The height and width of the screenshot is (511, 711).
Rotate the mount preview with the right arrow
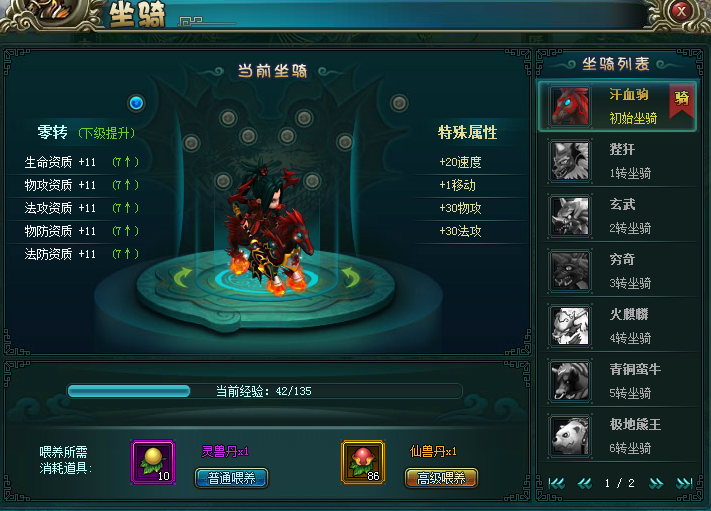coord(350,275)
